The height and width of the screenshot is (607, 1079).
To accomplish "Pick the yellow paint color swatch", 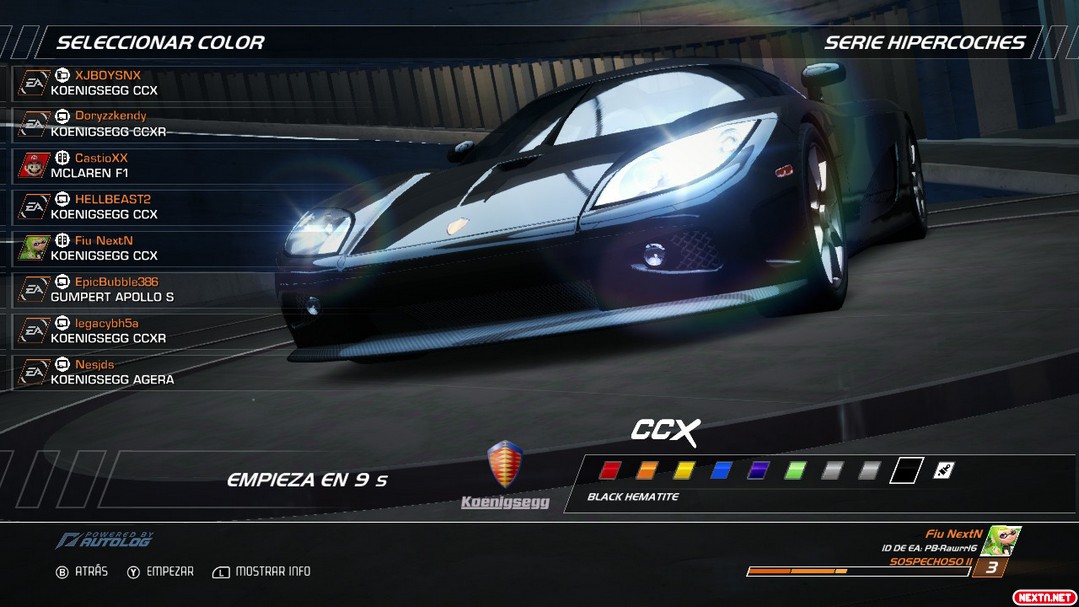I will (684, 470).
